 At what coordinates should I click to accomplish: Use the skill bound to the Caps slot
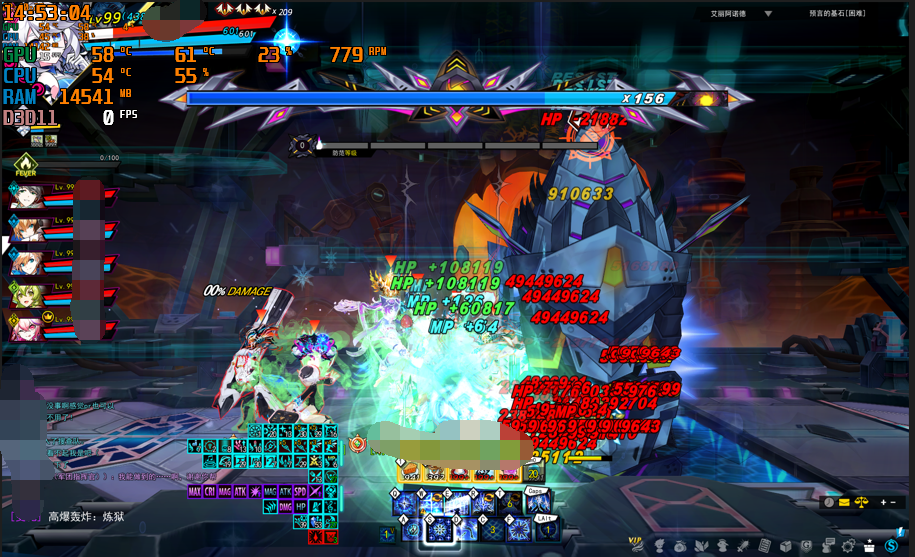click(x=536, y=503)
